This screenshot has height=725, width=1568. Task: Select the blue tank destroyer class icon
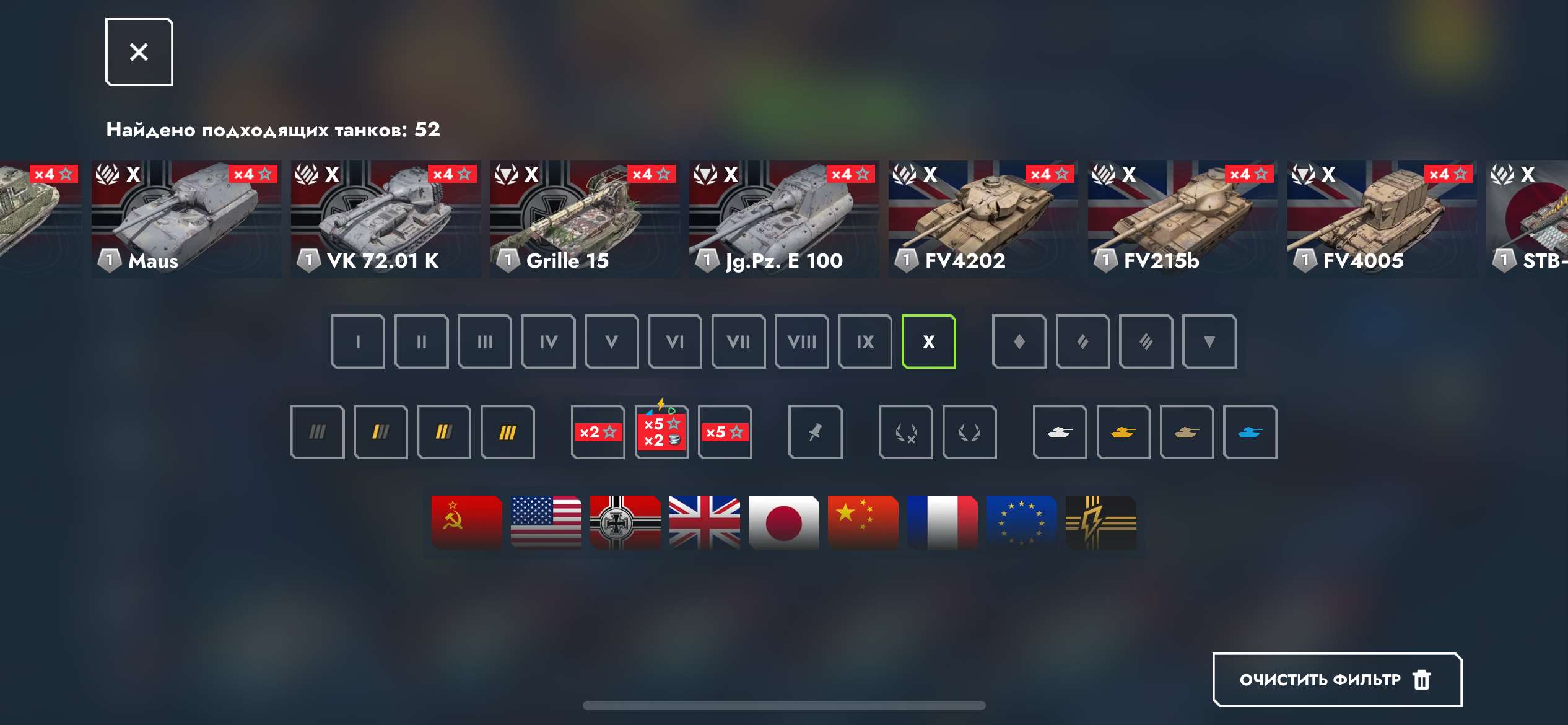pos(1250,432)
